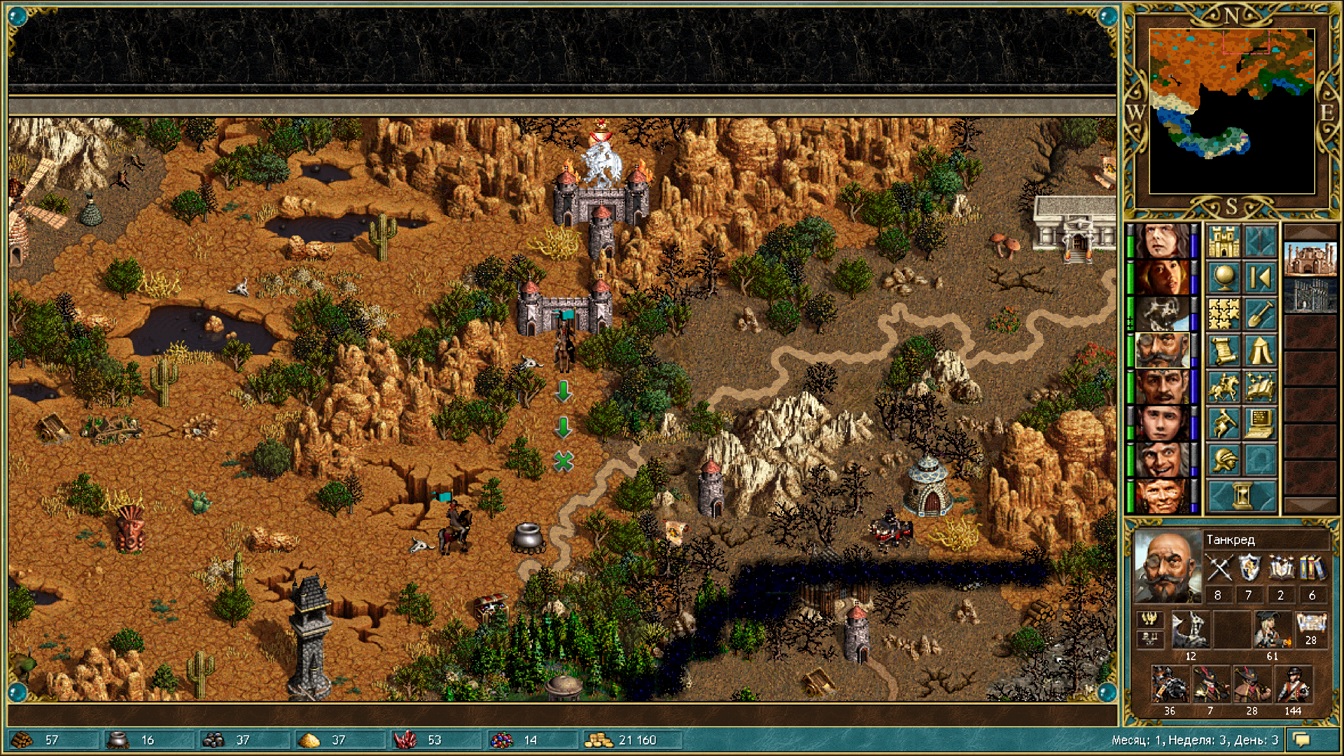Open the puzzle map button
This screenshot has height=756, width=1344.
(x=1224, y=314)
